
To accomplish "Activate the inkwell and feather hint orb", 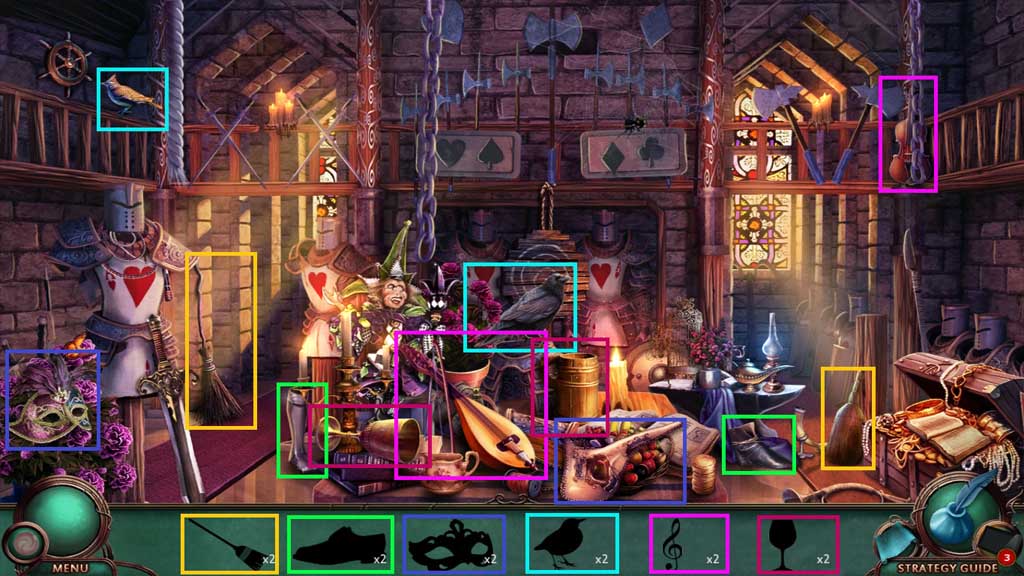I will coord(958,513).
